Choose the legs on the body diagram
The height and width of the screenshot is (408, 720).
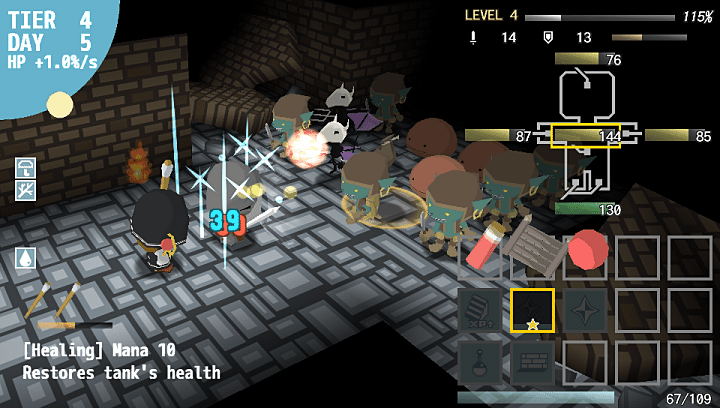tap(588, 178)
